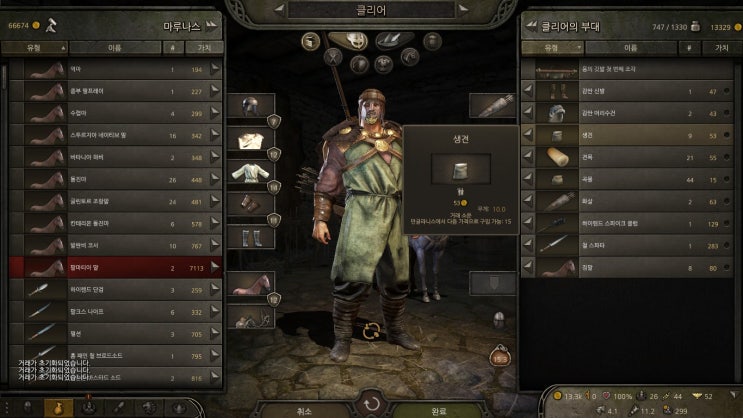Select the 생견 row in the party inventory
Screen dimensions: 743x418
pos(630,134)
